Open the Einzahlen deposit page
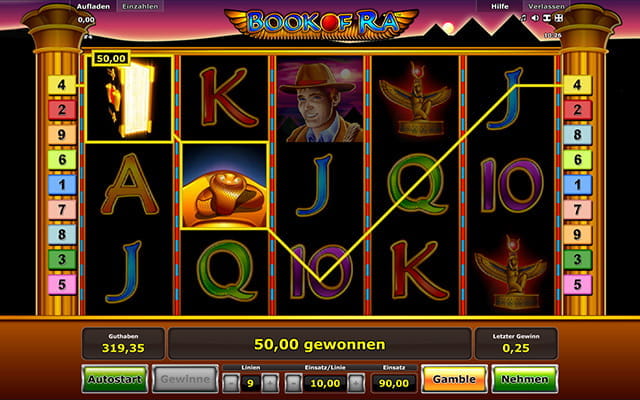This screenshot has width=640, height=400. pos(137,6)
